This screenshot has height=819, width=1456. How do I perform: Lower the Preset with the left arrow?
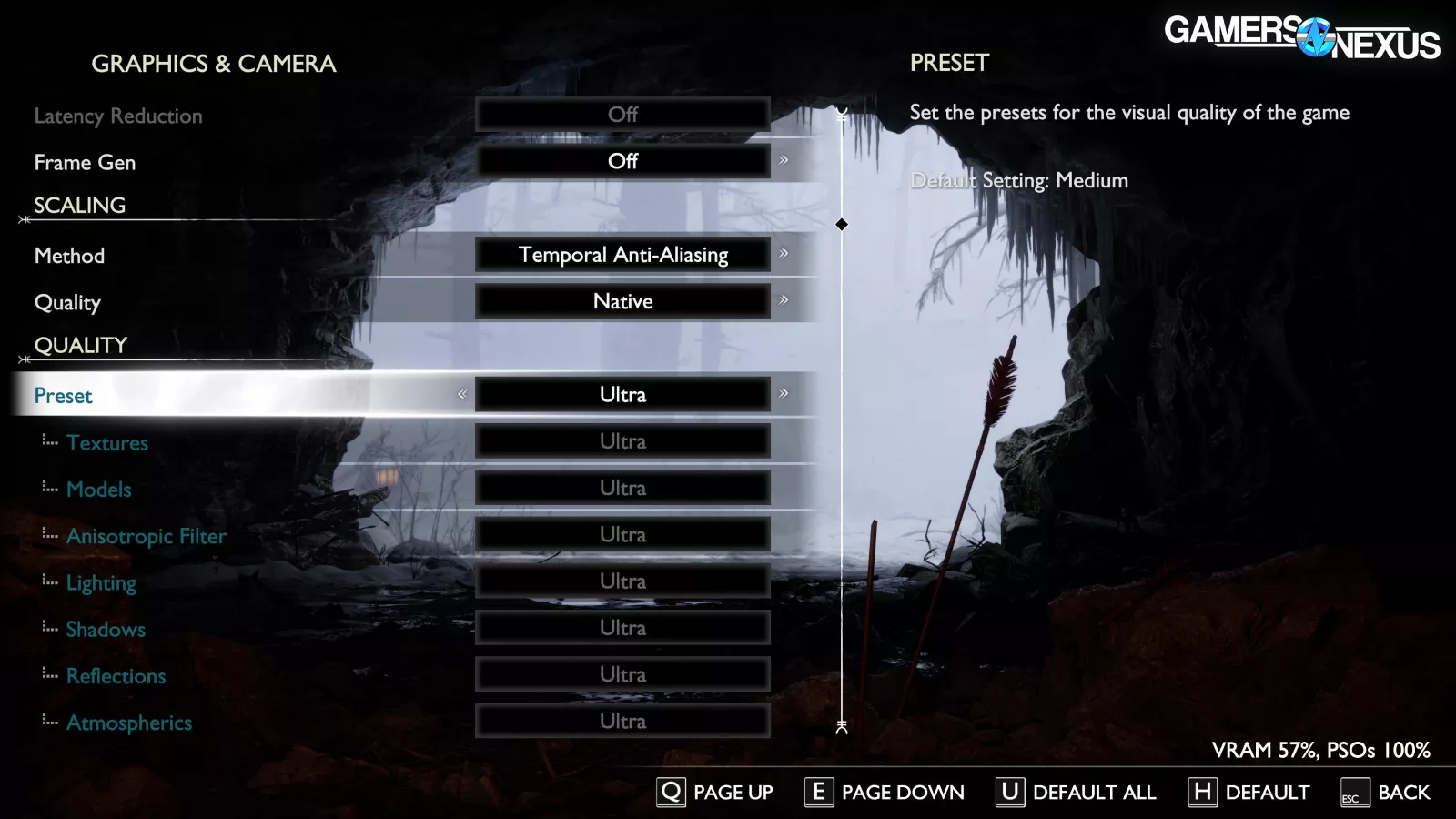click(462, 394)
